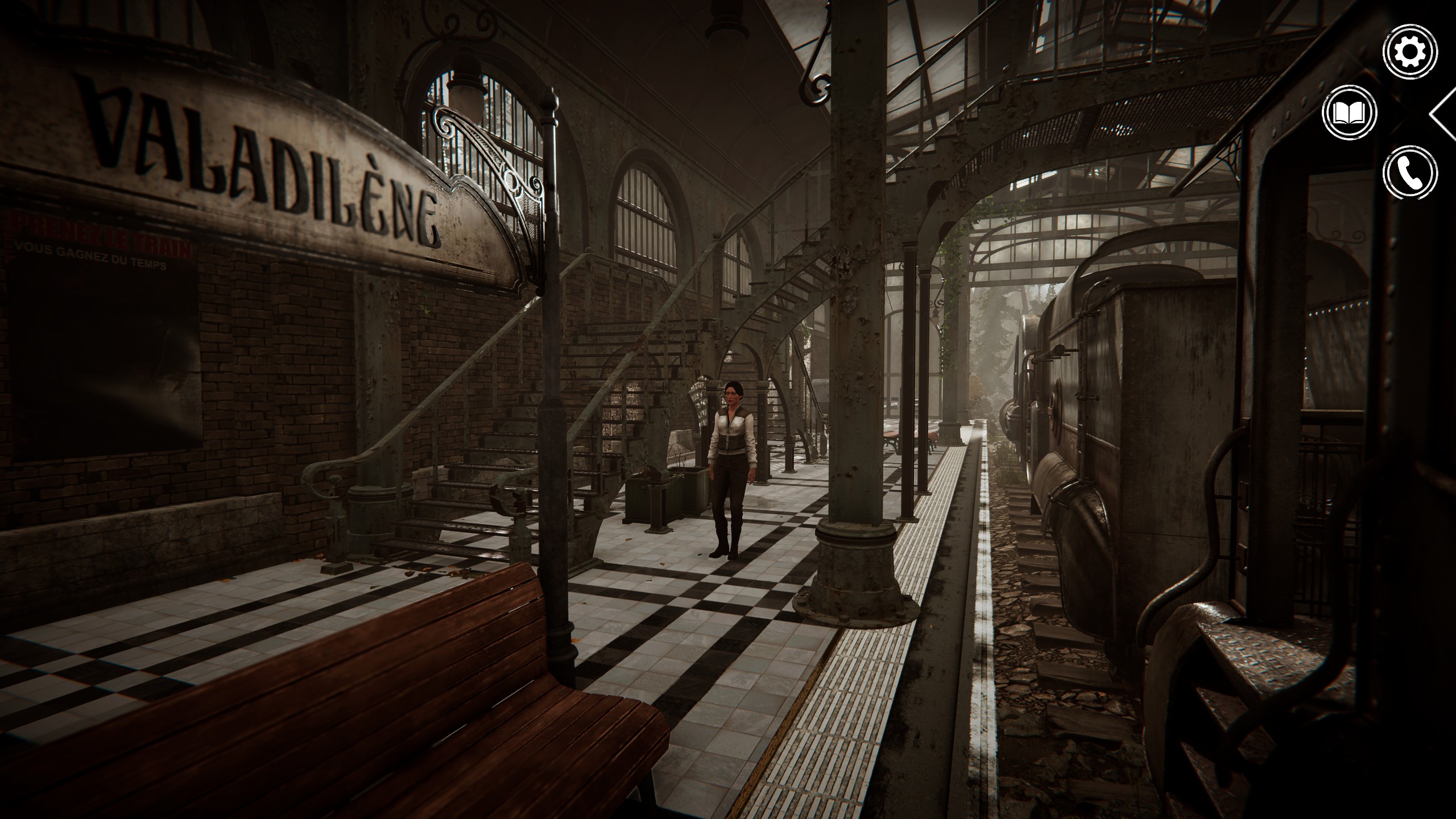Open the journal book icon
1456x819 pixels.
tap(1350, 113)
